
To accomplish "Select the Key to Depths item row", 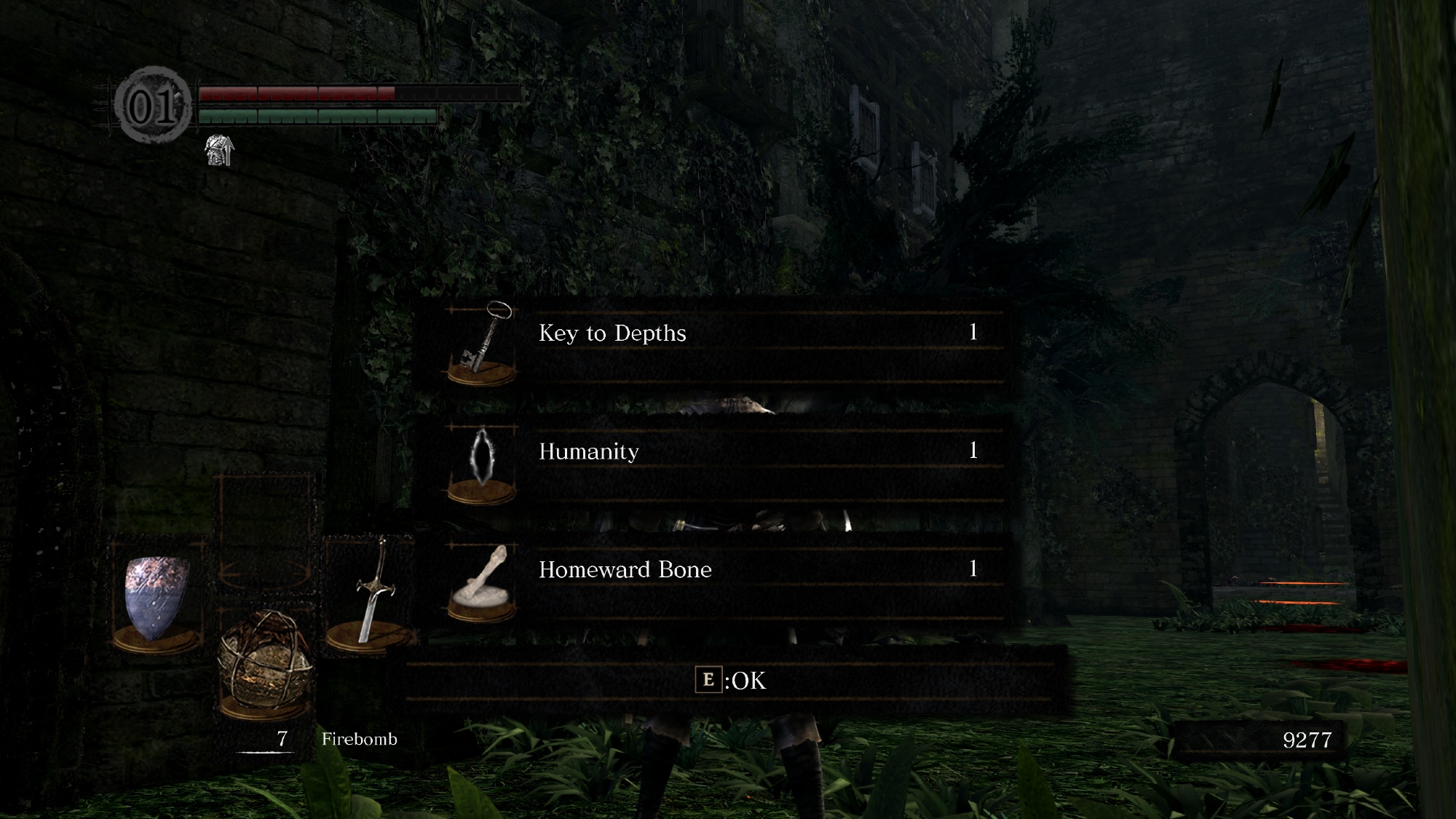I will click(724, 342).
